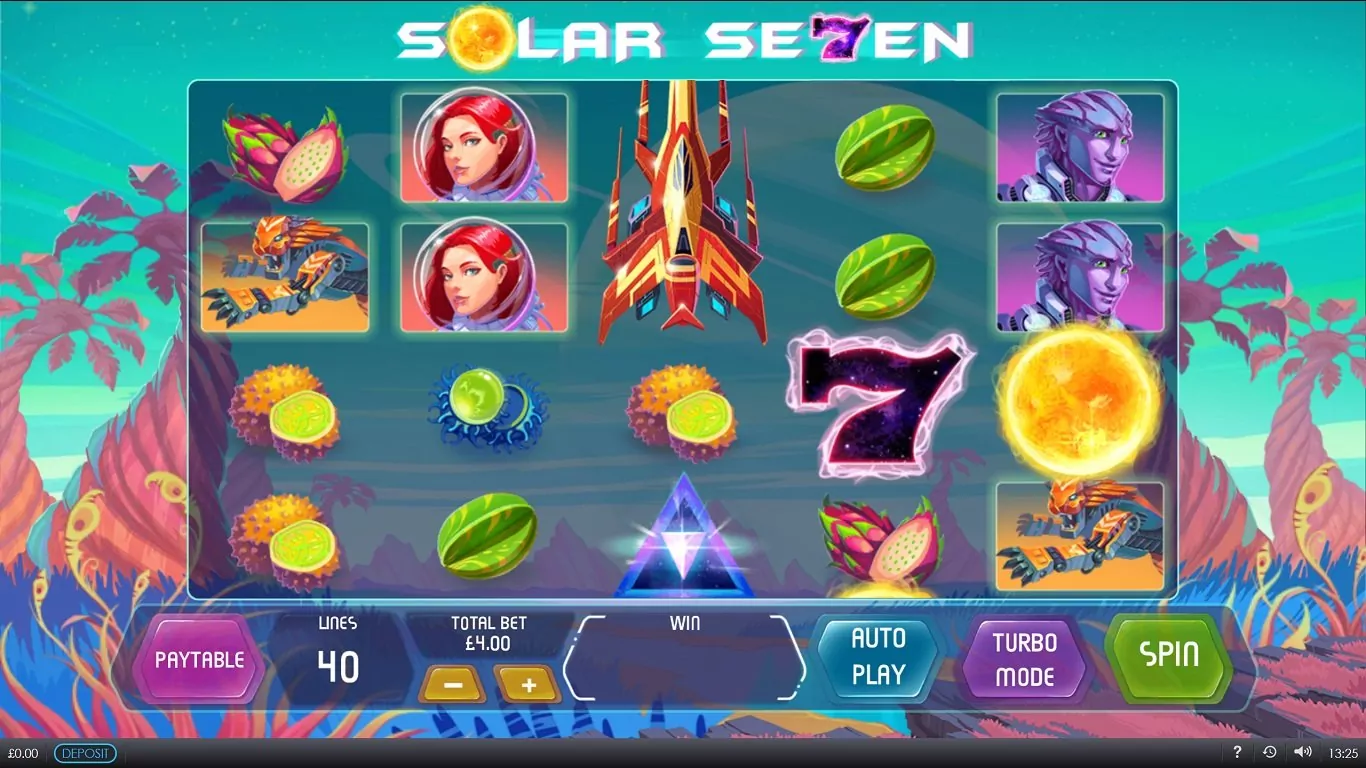Open the Paytable
This screenshot has height=768, width=1366.
pos(199,660)
